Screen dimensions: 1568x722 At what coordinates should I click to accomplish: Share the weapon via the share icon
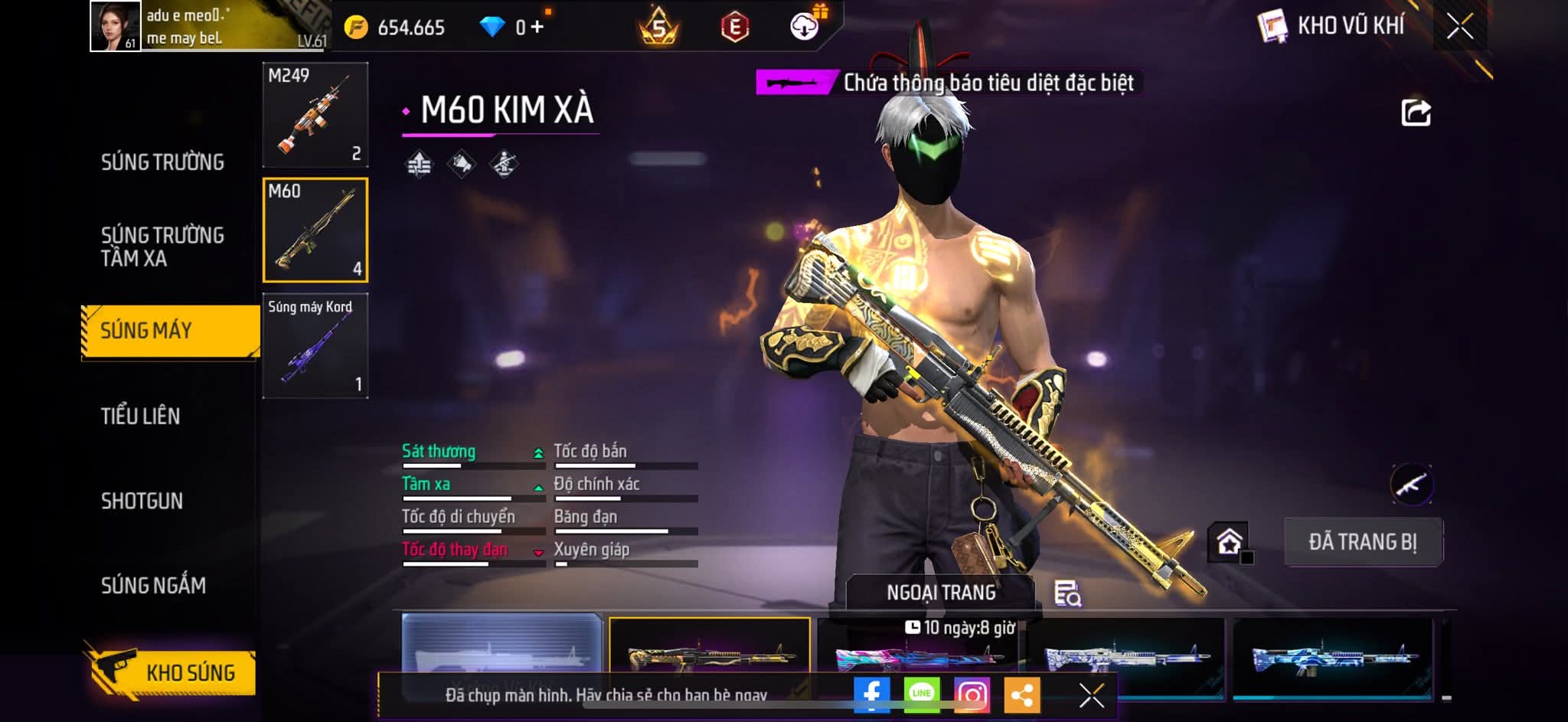click(x=1416, y=113)
